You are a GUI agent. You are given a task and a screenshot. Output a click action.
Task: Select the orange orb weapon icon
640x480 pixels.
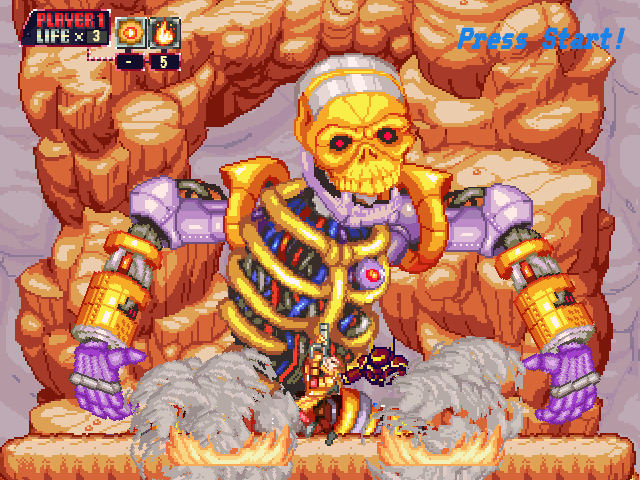tap(131, 31)
